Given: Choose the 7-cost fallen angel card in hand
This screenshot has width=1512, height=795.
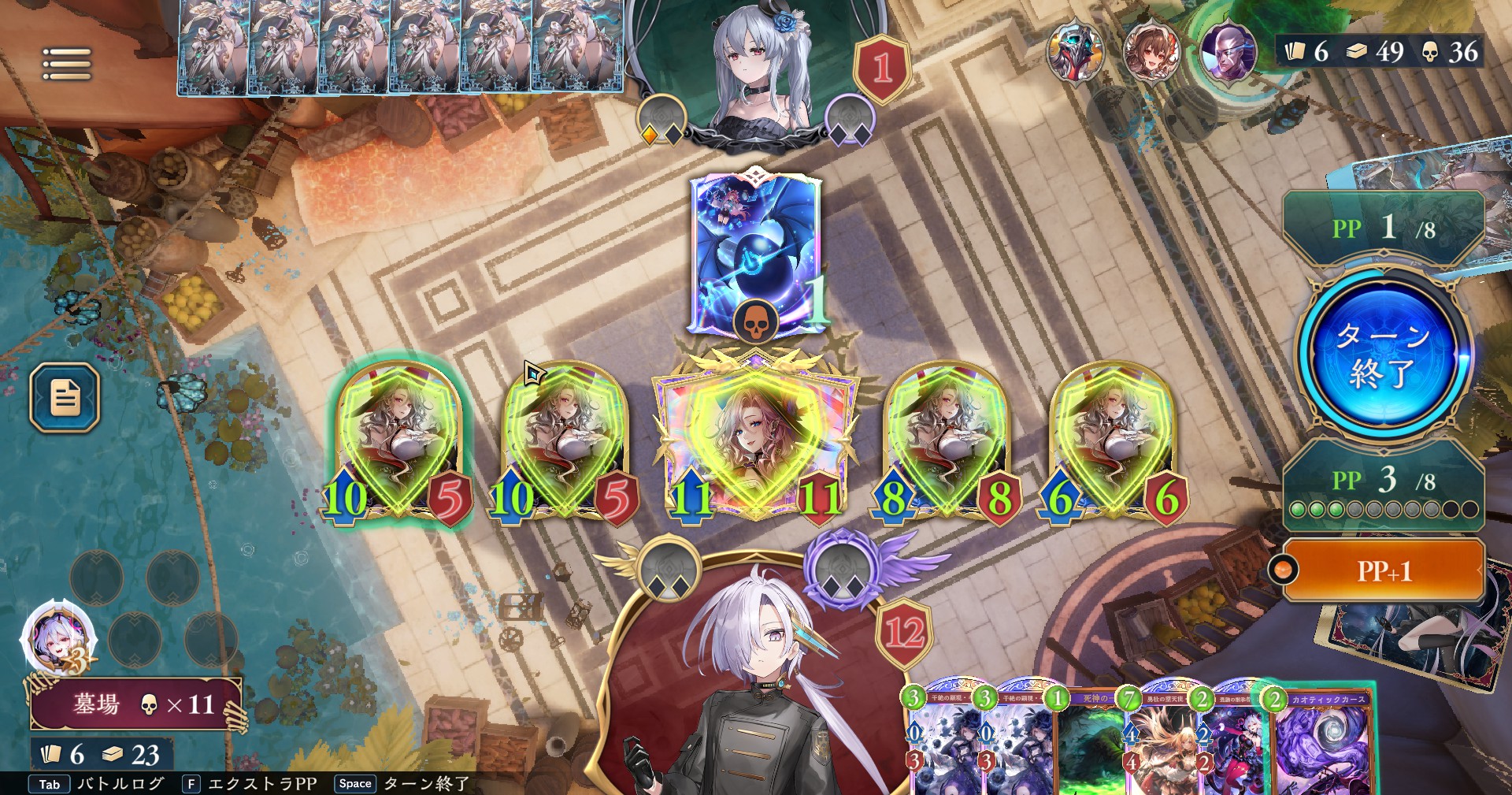Looking at the screenshot, I should coord(1159,745).
